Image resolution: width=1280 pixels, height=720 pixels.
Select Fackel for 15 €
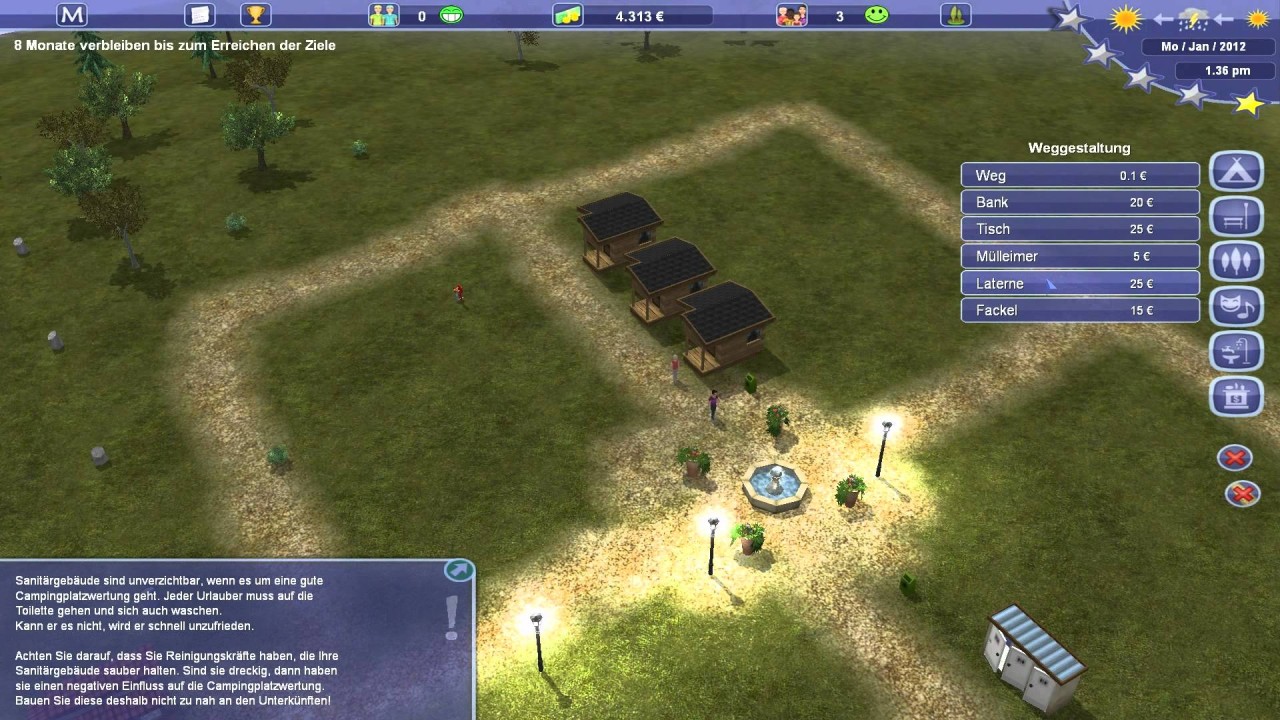[1080, 310]
